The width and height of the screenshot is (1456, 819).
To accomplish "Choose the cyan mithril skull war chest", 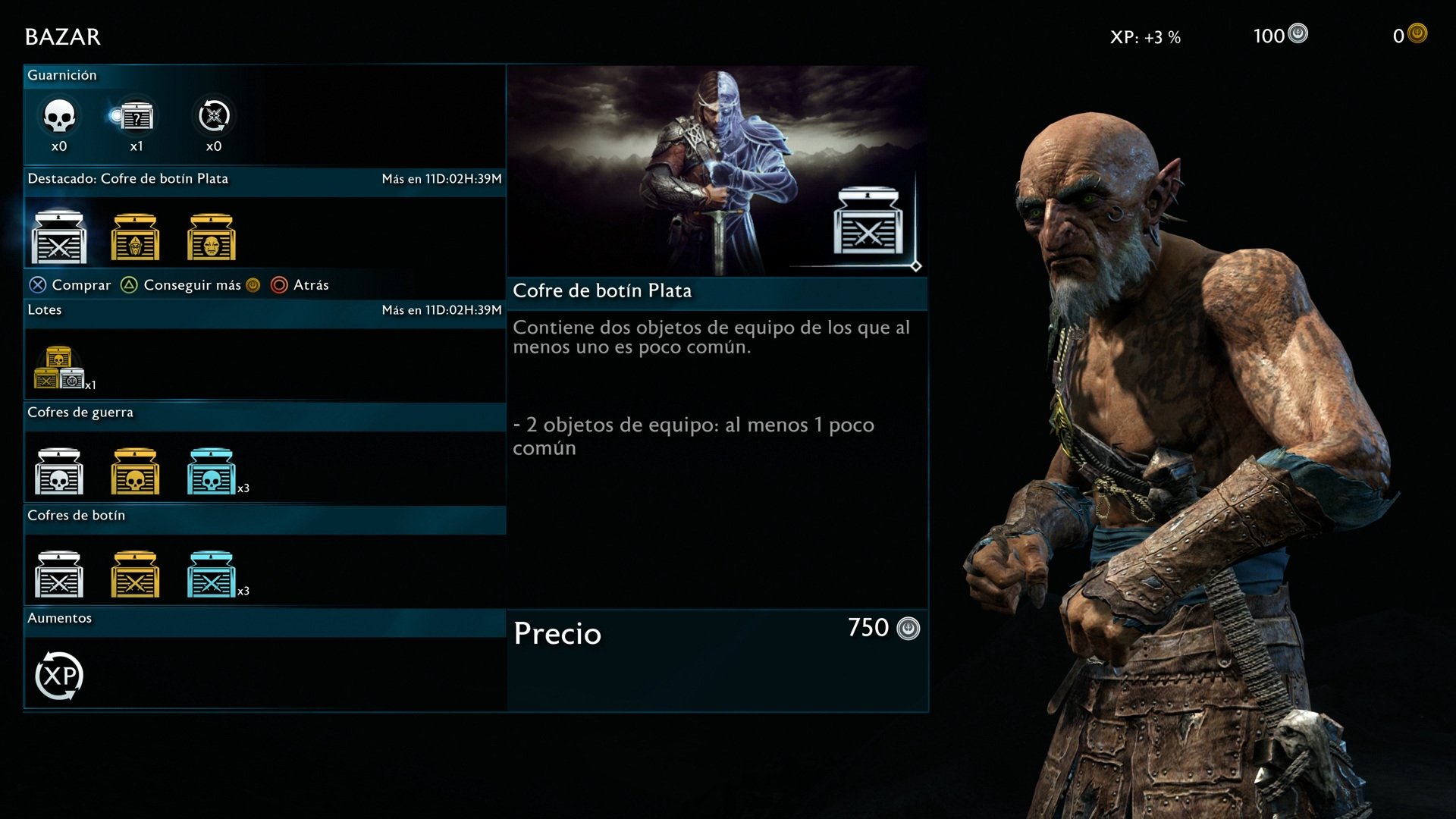I will [x=212, y=472].
